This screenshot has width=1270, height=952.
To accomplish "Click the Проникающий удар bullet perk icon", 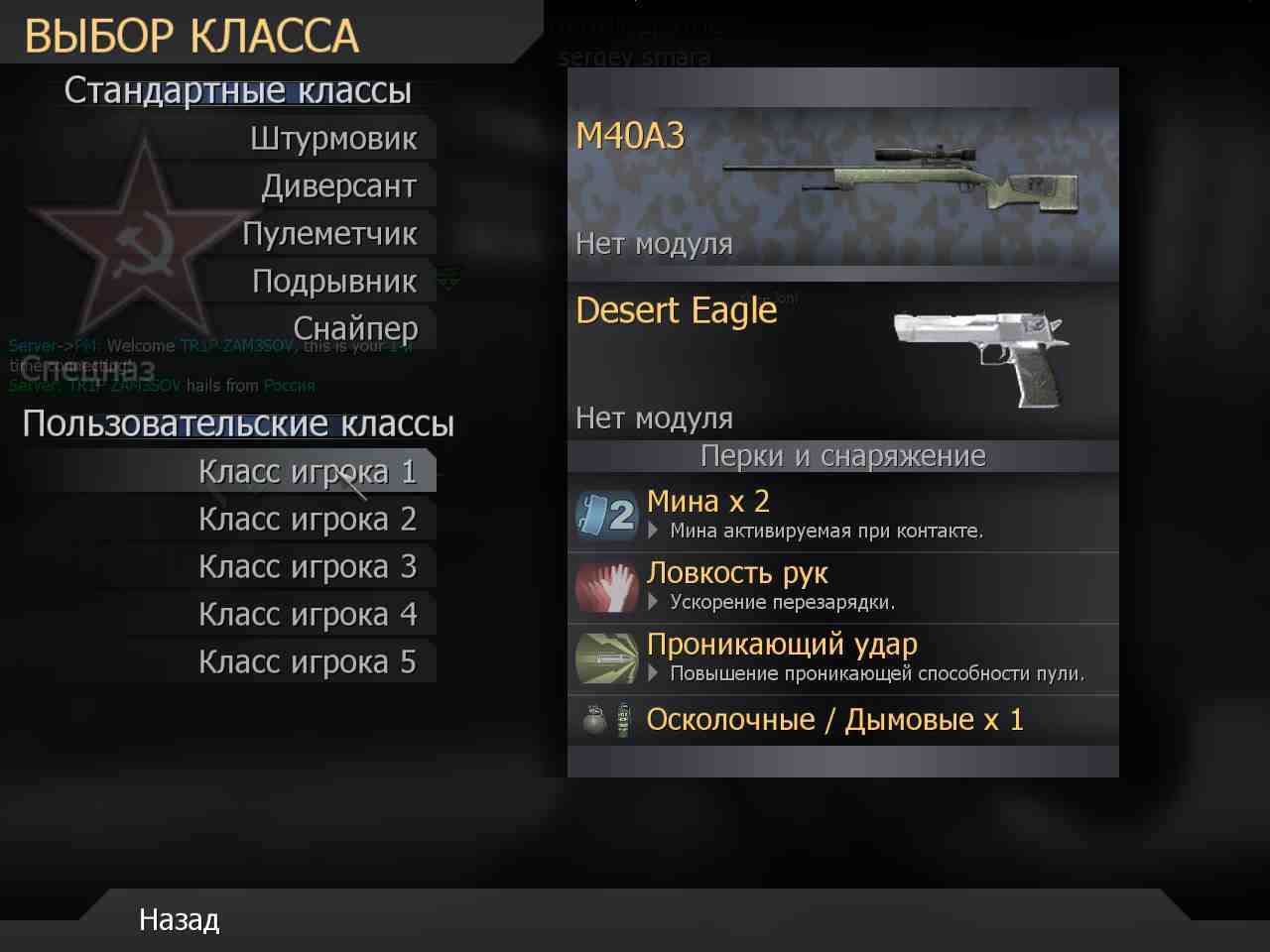I will pos(605,657).
